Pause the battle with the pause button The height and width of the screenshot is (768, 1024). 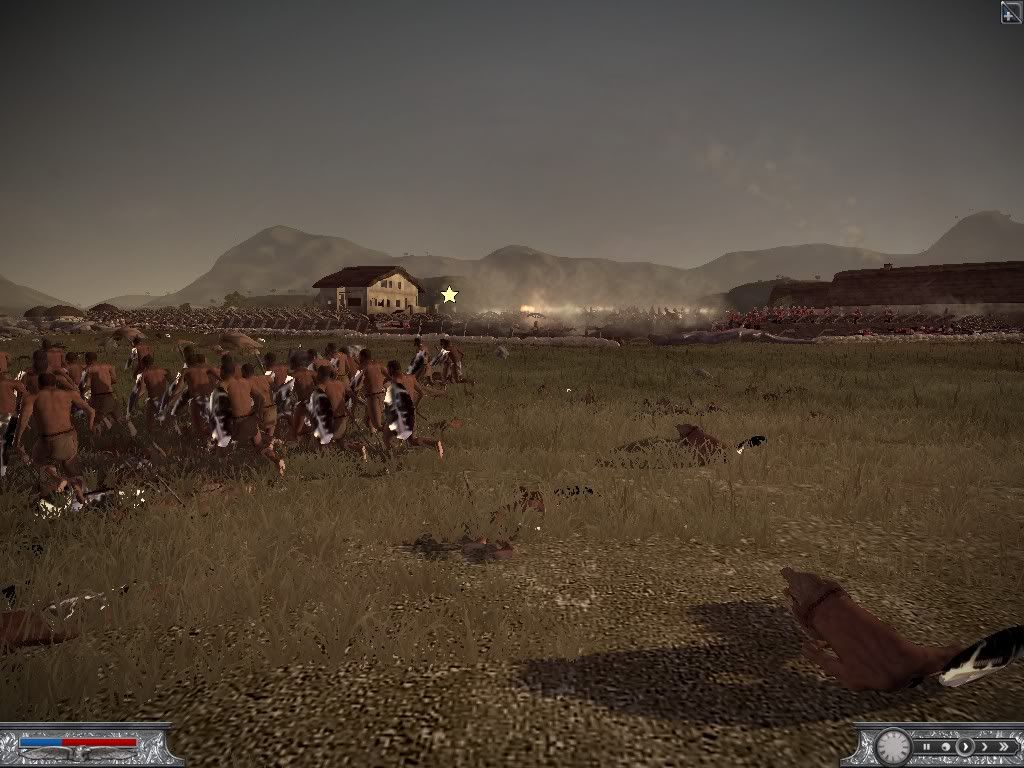pos(927,746)
